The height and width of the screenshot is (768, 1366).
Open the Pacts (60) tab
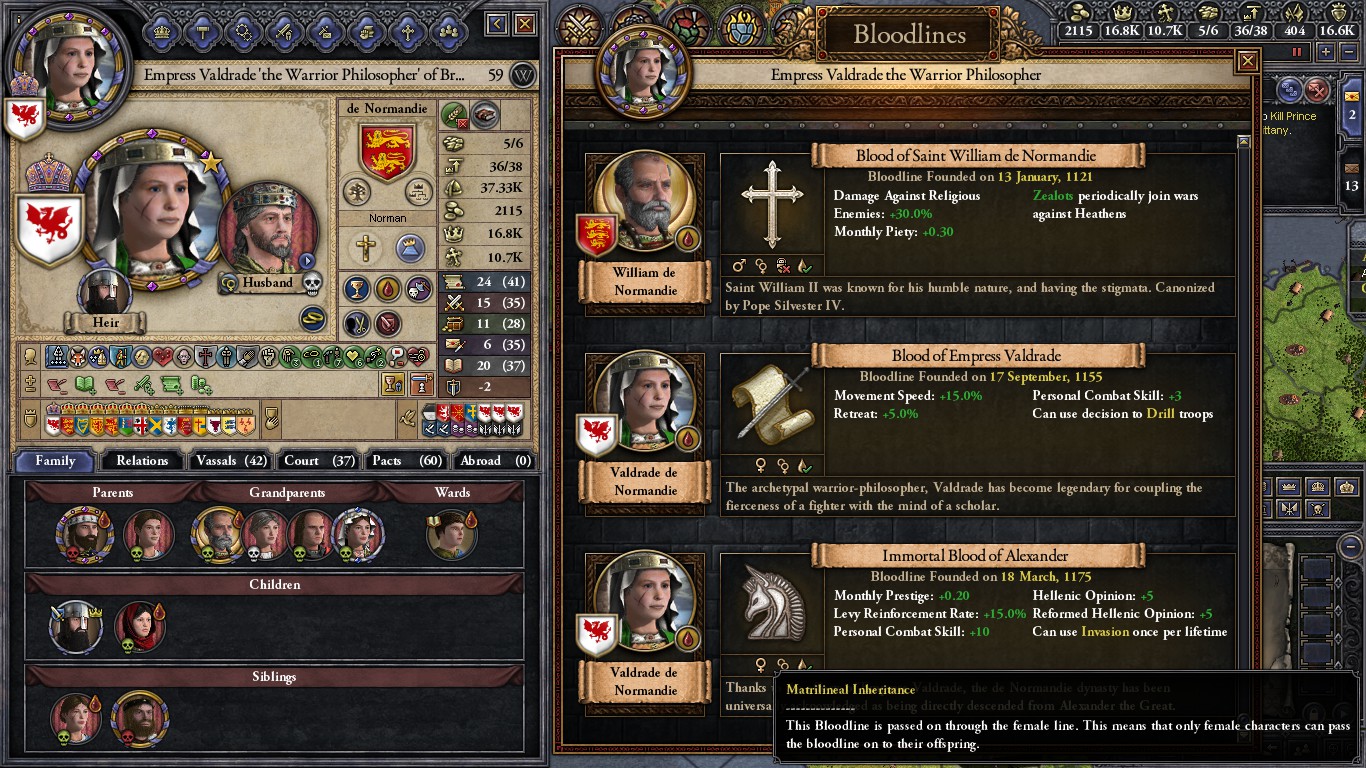[405, 461]
